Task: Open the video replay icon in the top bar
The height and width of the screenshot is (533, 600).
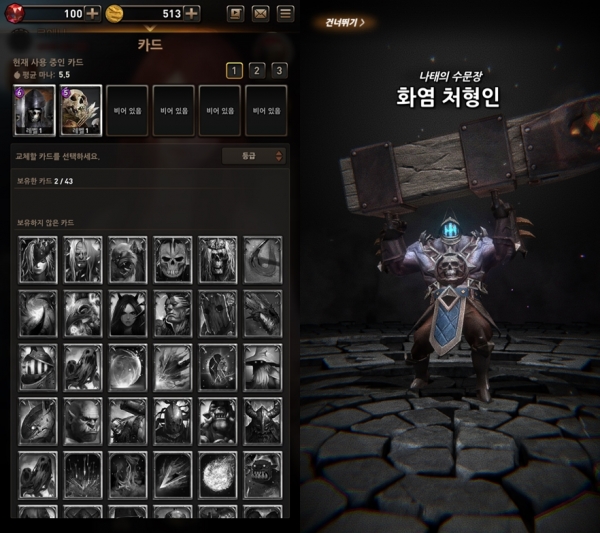Action: [235, 13]
